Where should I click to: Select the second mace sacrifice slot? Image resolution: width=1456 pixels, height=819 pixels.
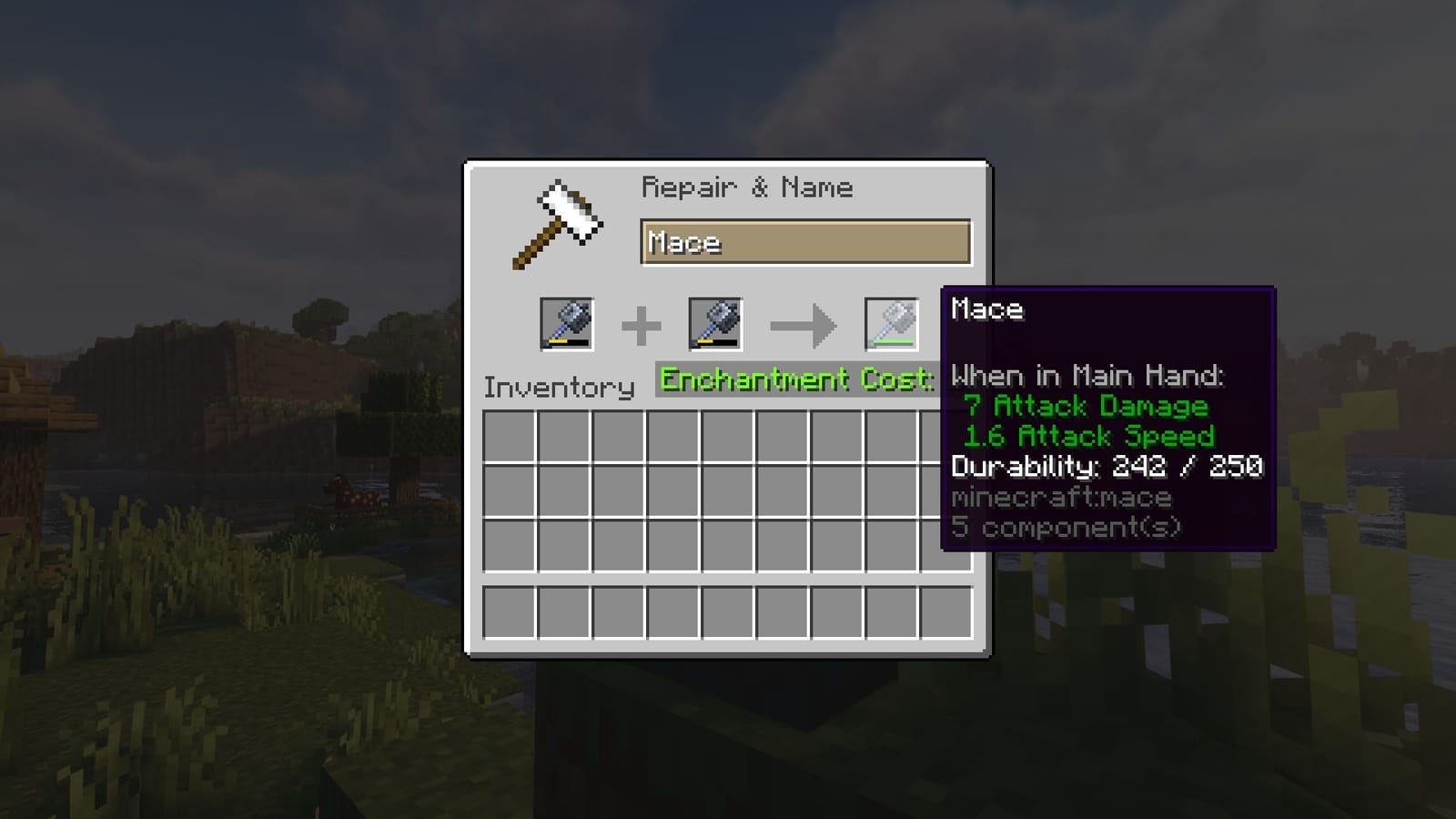pos(715,326)
